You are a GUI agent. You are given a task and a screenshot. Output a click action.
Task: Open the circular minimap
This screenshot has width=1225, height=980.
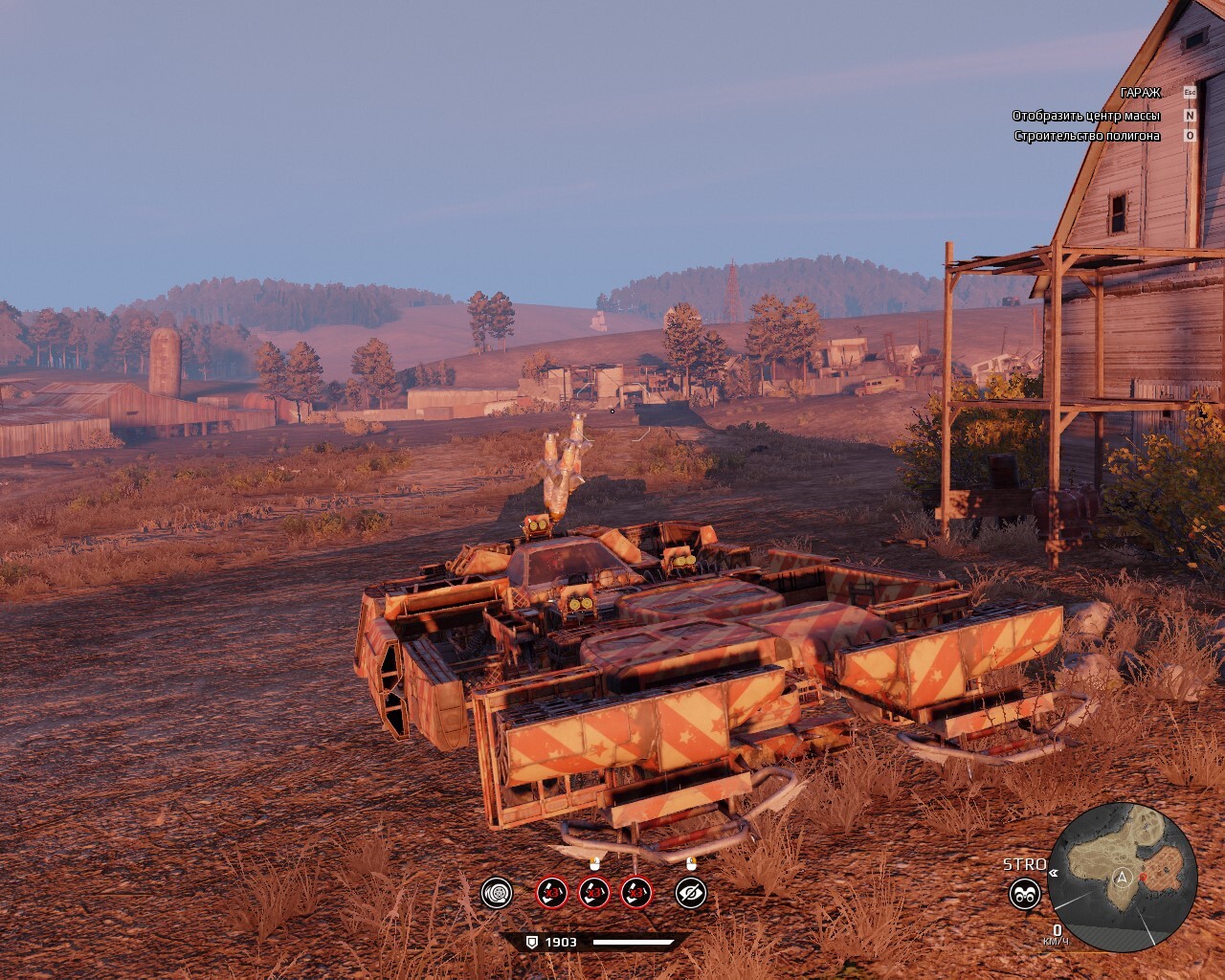tap(1122, 877)
